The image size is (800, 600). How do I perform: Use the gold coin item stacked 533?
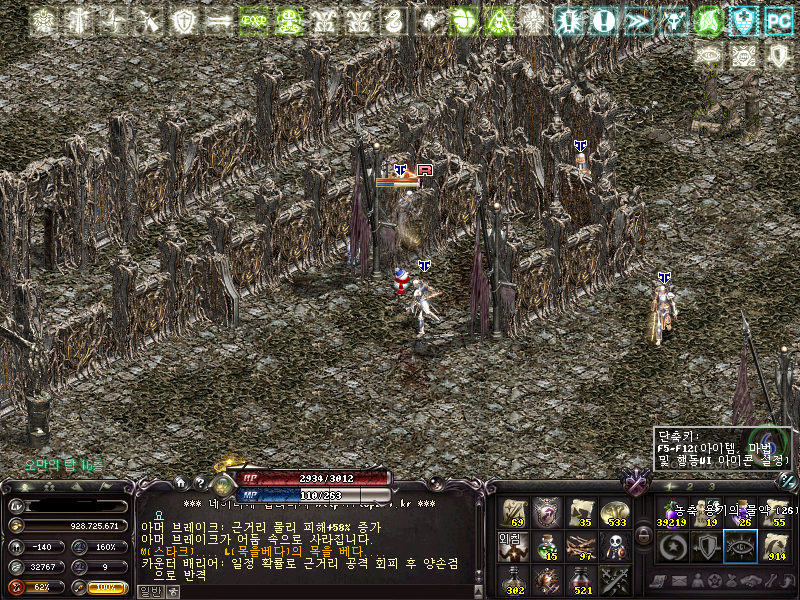coord(613,512)
